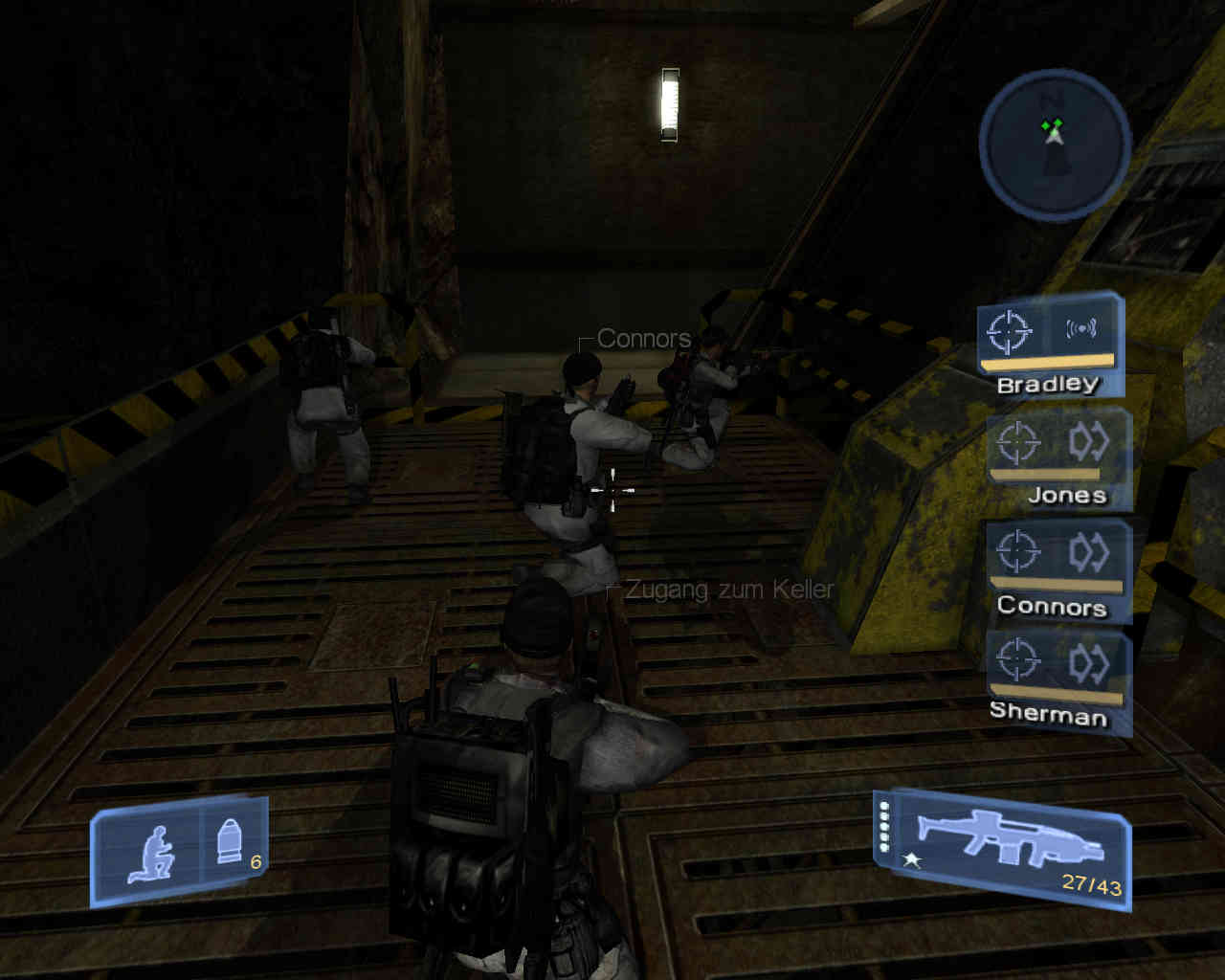Click the assault rifle weapon panel
The image size is (1225, 980).
[1003, 847]
